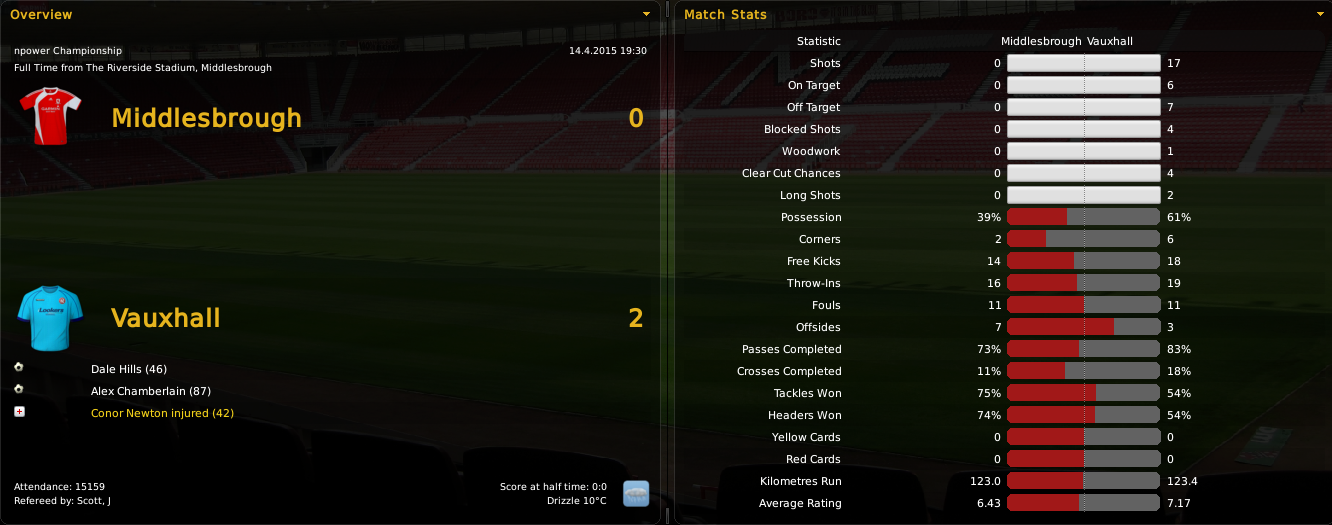Open the npower Championship competition link

(x=68, y=50)
